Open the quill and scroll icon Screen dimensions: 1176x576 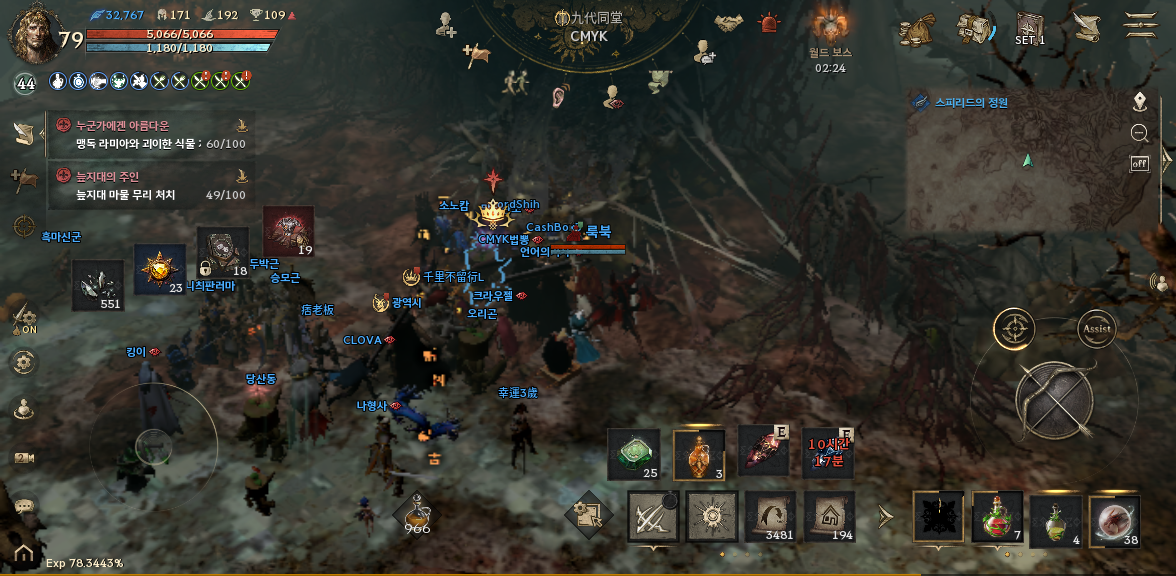1085,27
